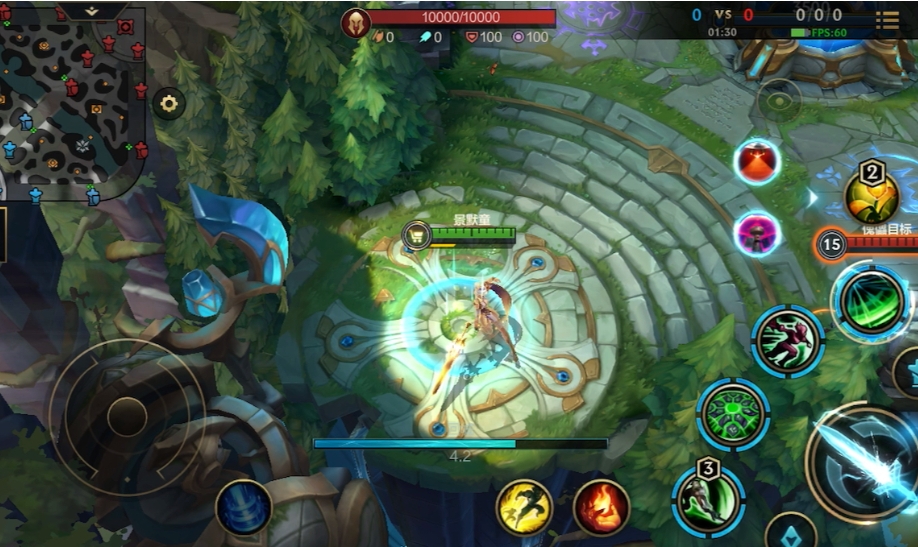Tap the virtual movement joystick
Viewport: 918px width, 547px height.
point(127,417)
